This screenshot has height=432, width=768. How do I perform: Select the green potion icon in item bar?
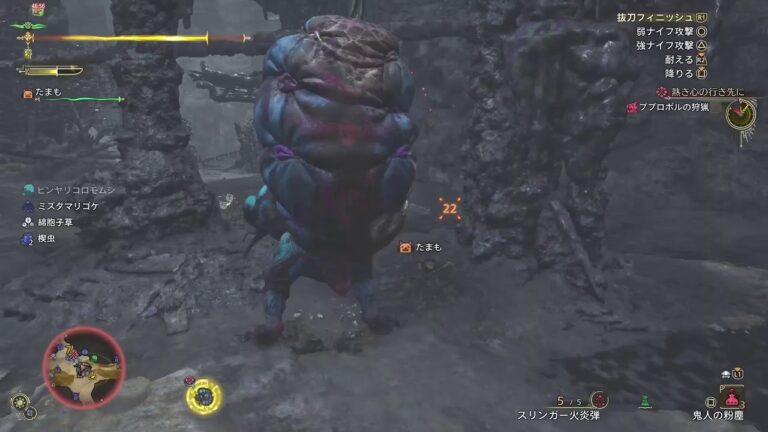pos(646,401)
